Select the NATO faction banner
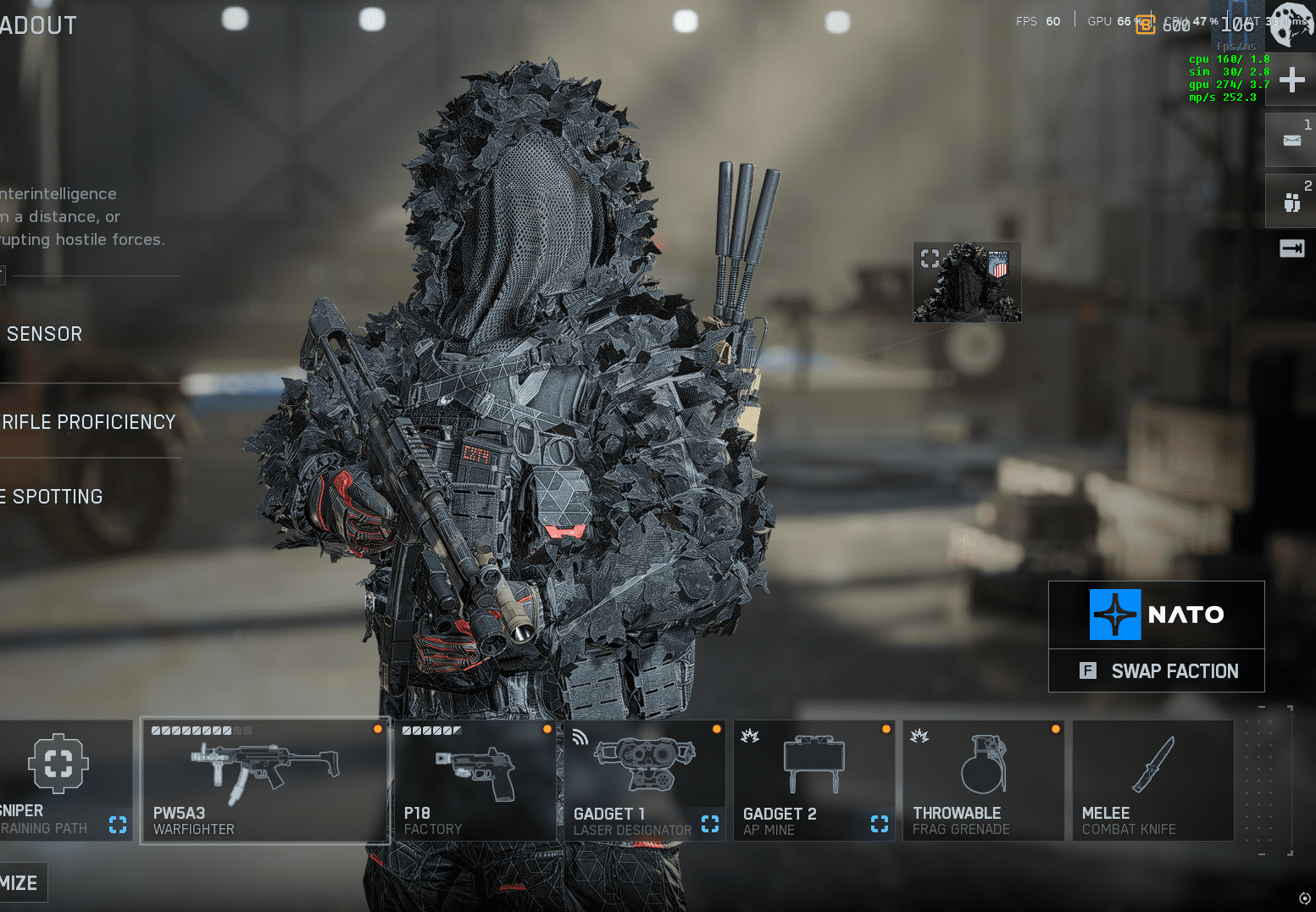This screenshot has width=1316, height=912. pyautogui.click(x=1157, y=614)
